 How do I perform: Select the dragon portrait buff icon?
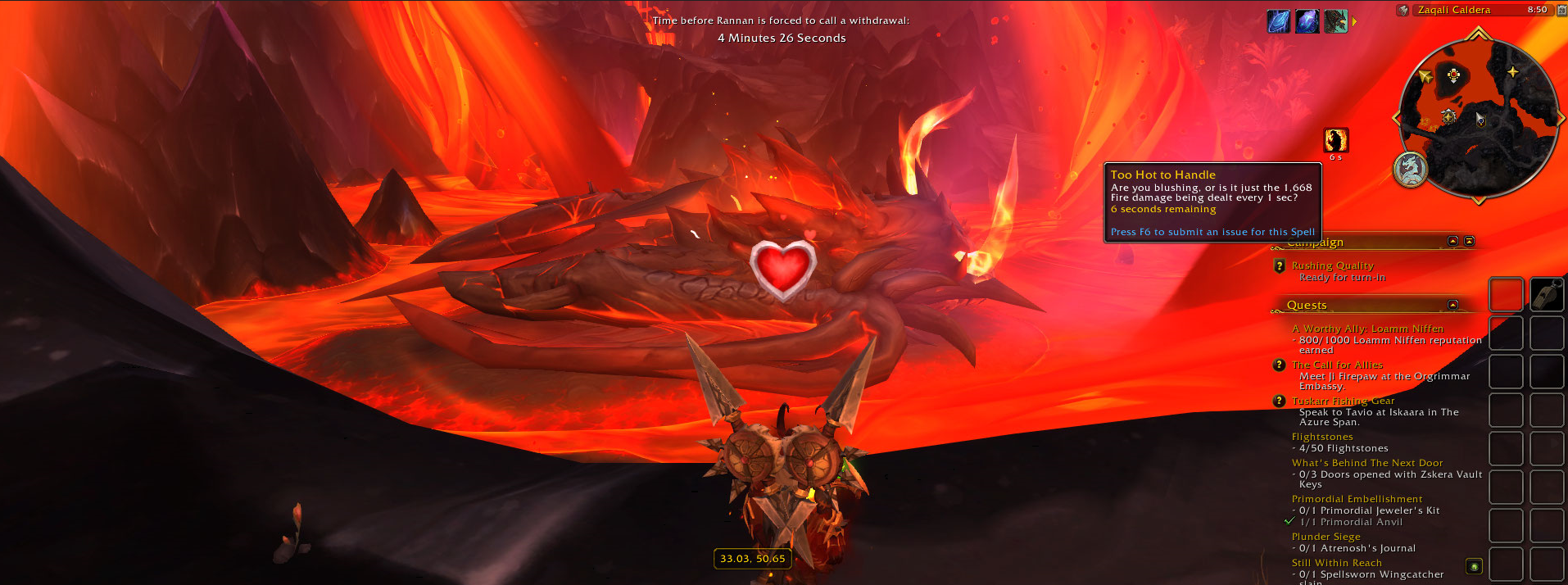coord(1335,22)
